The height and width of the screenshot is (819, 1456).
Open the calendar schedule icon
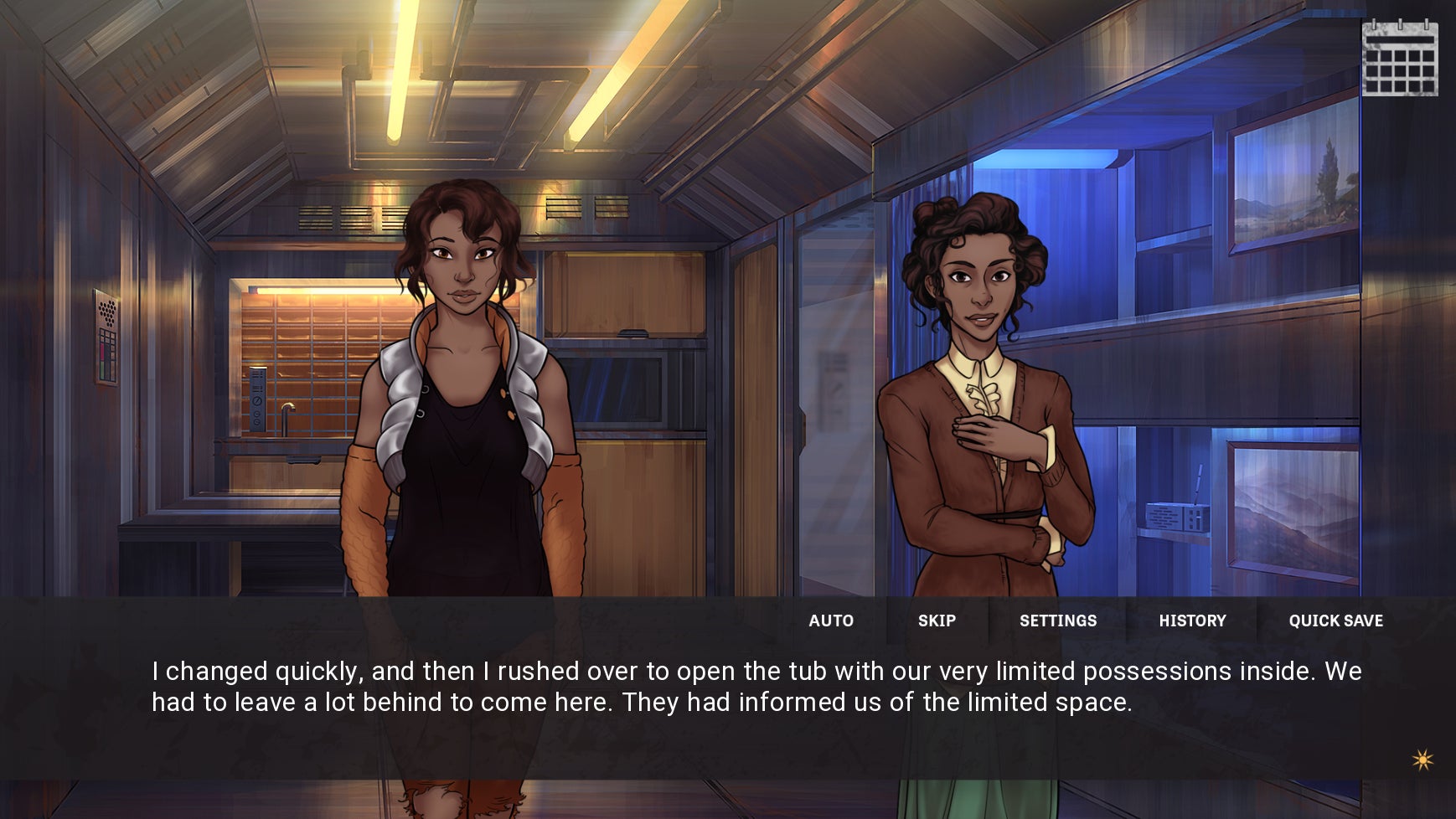tap(1399, 59)
